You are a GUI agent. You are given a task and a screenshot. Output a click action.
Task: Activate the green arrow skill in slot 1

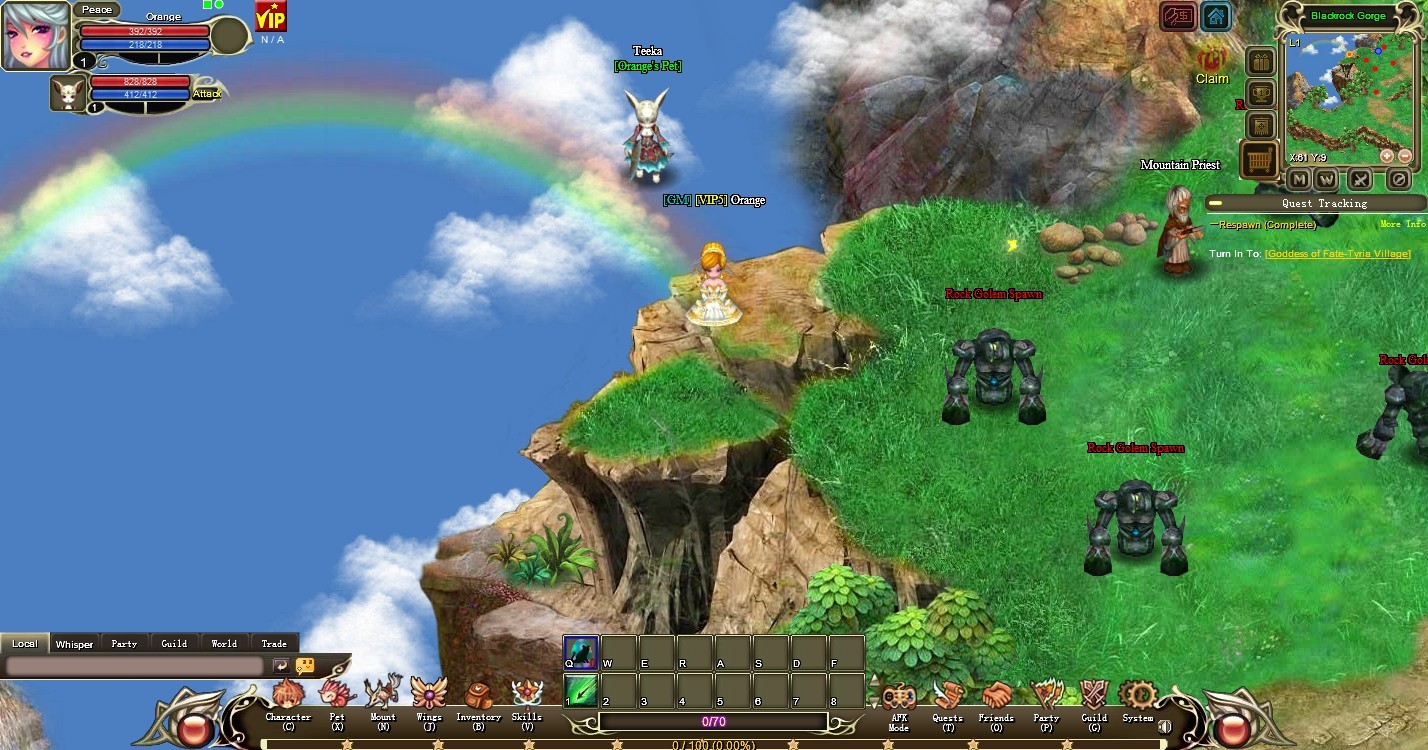[581, 690]
